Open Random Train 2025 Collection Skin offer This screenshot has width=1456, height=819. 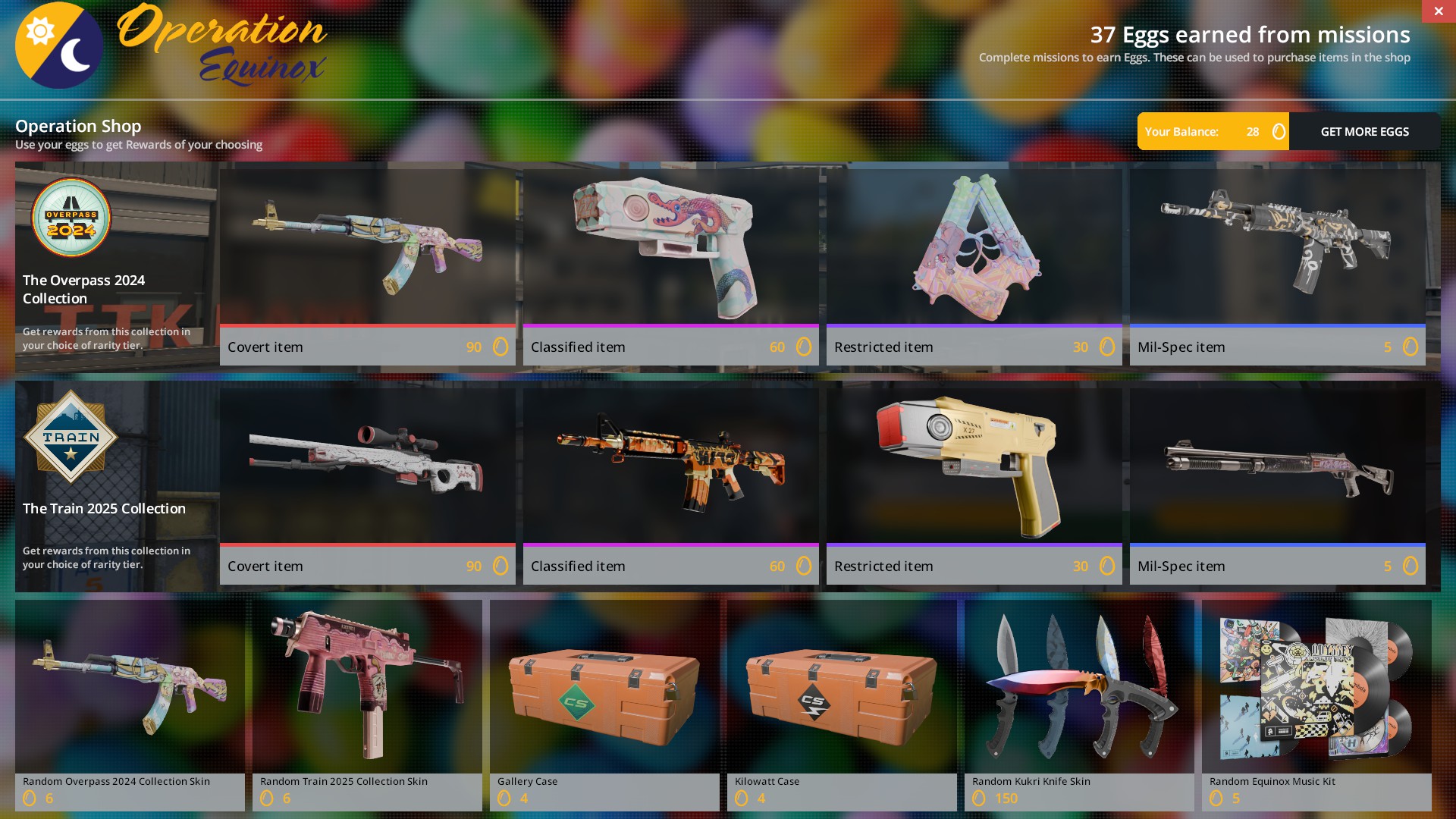(x=367, y=705)
